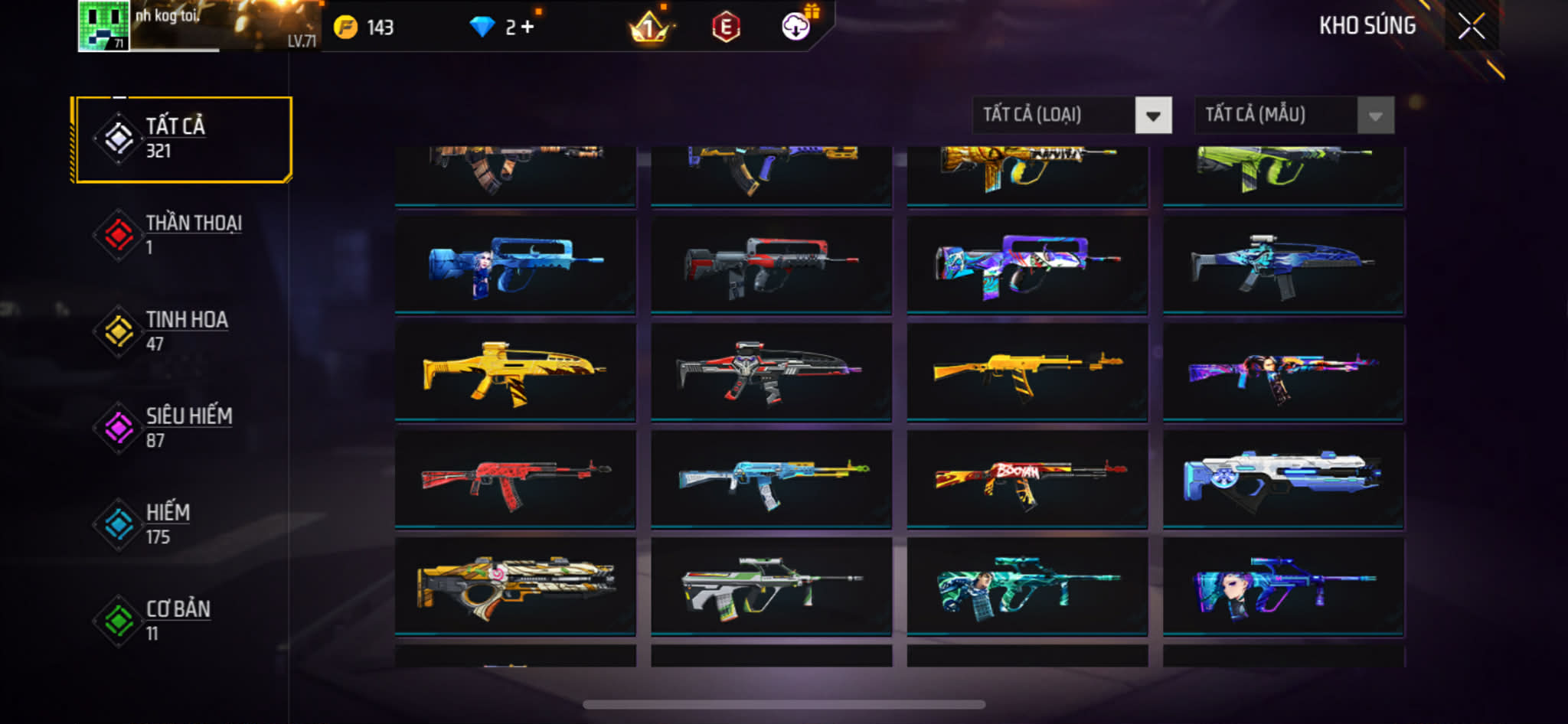Show the Tinh Hoa weapon skins

point(183,331)
